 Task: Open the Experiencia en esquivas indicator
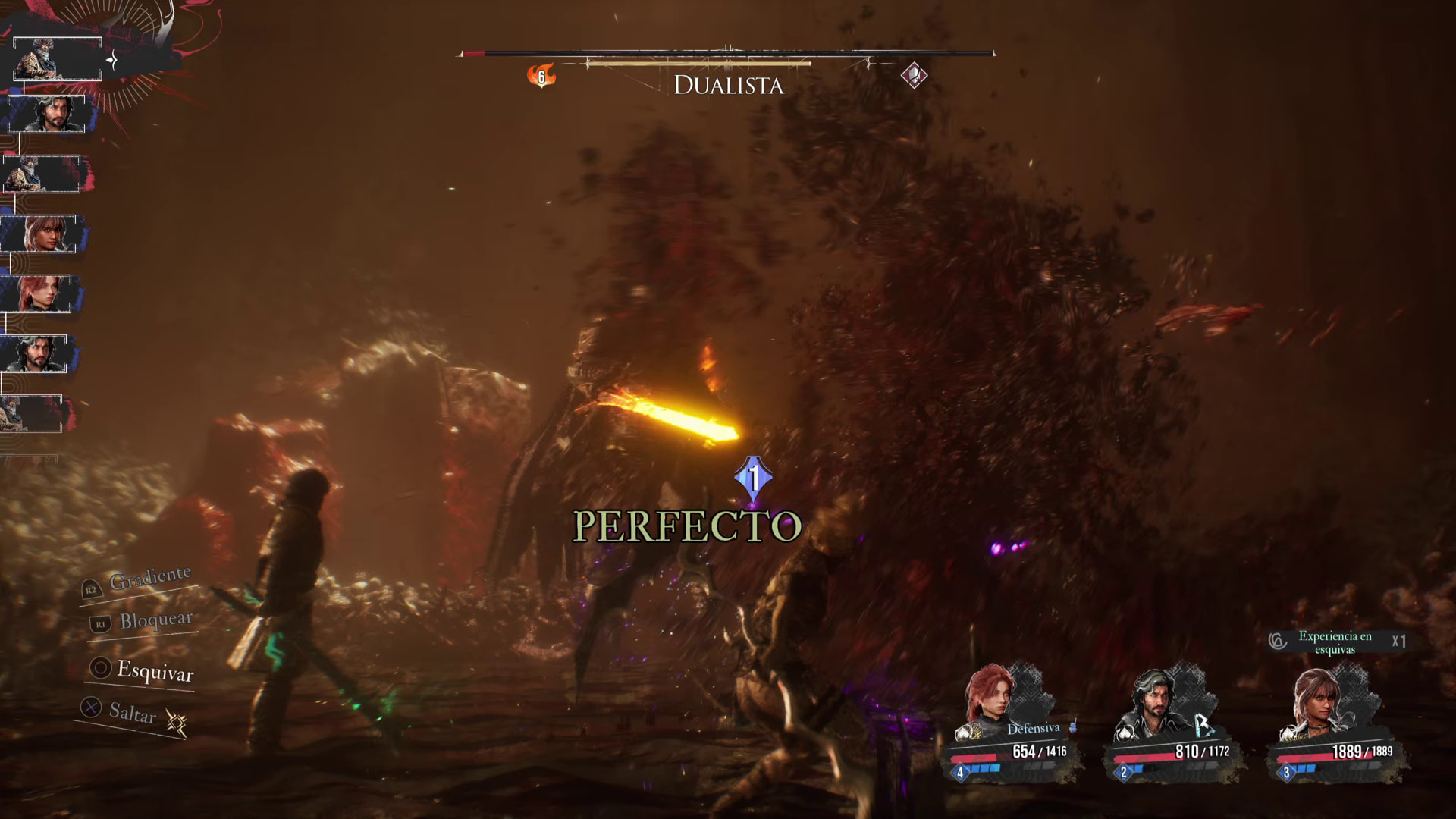(1335, 642)
